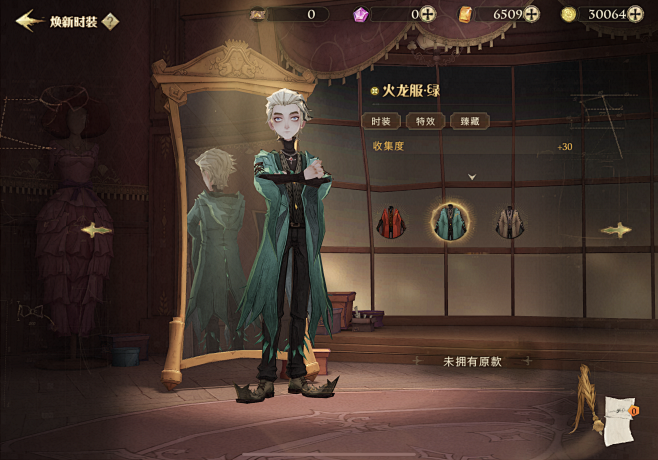Image resolution: width=658 pixels, height=460 pixels.
Task: Go back with the golden arrow
Action: [28, 20]
